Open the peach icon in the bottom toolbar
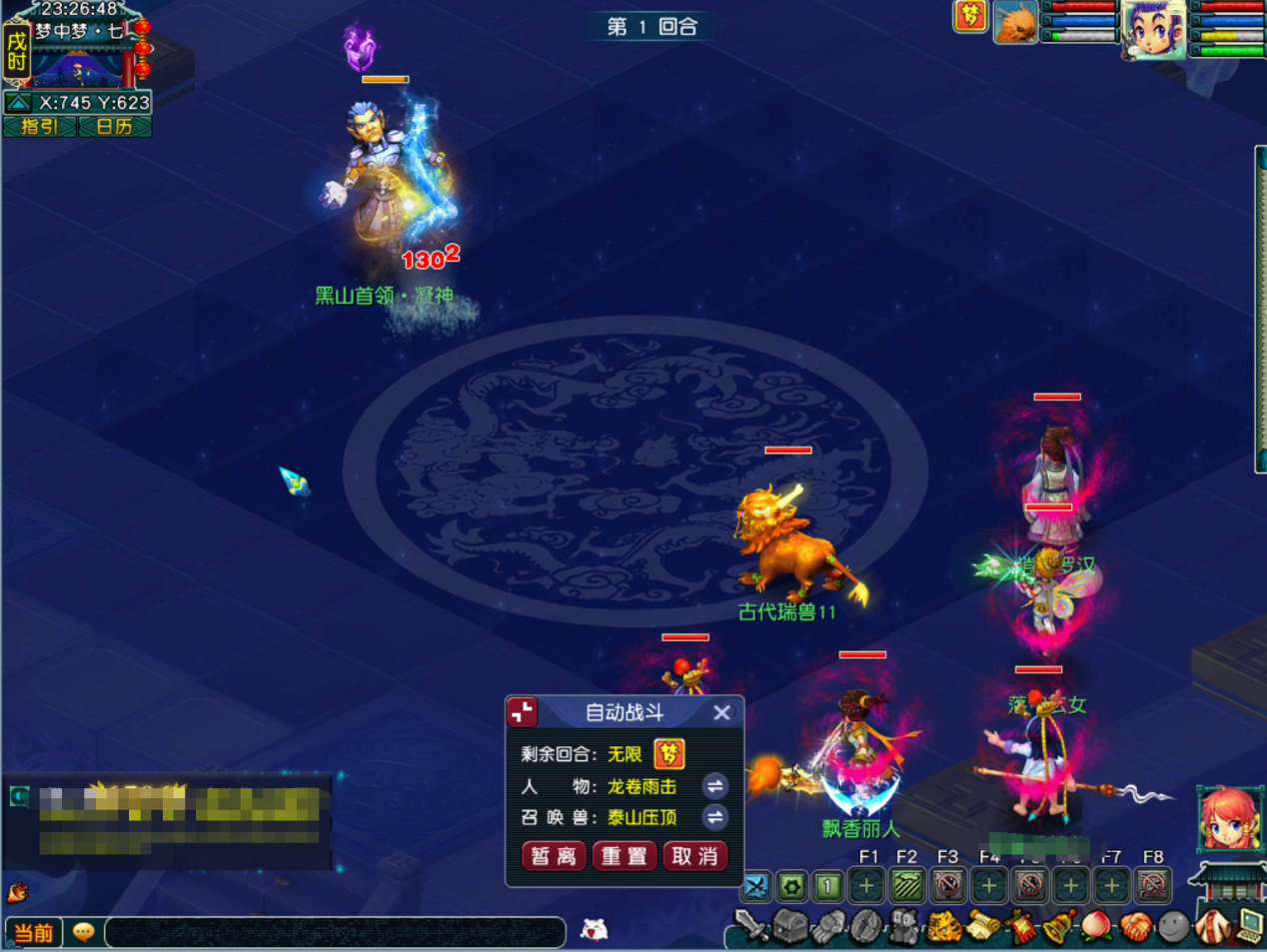This screenshot has width=1267, height=952. point(1097,928)
